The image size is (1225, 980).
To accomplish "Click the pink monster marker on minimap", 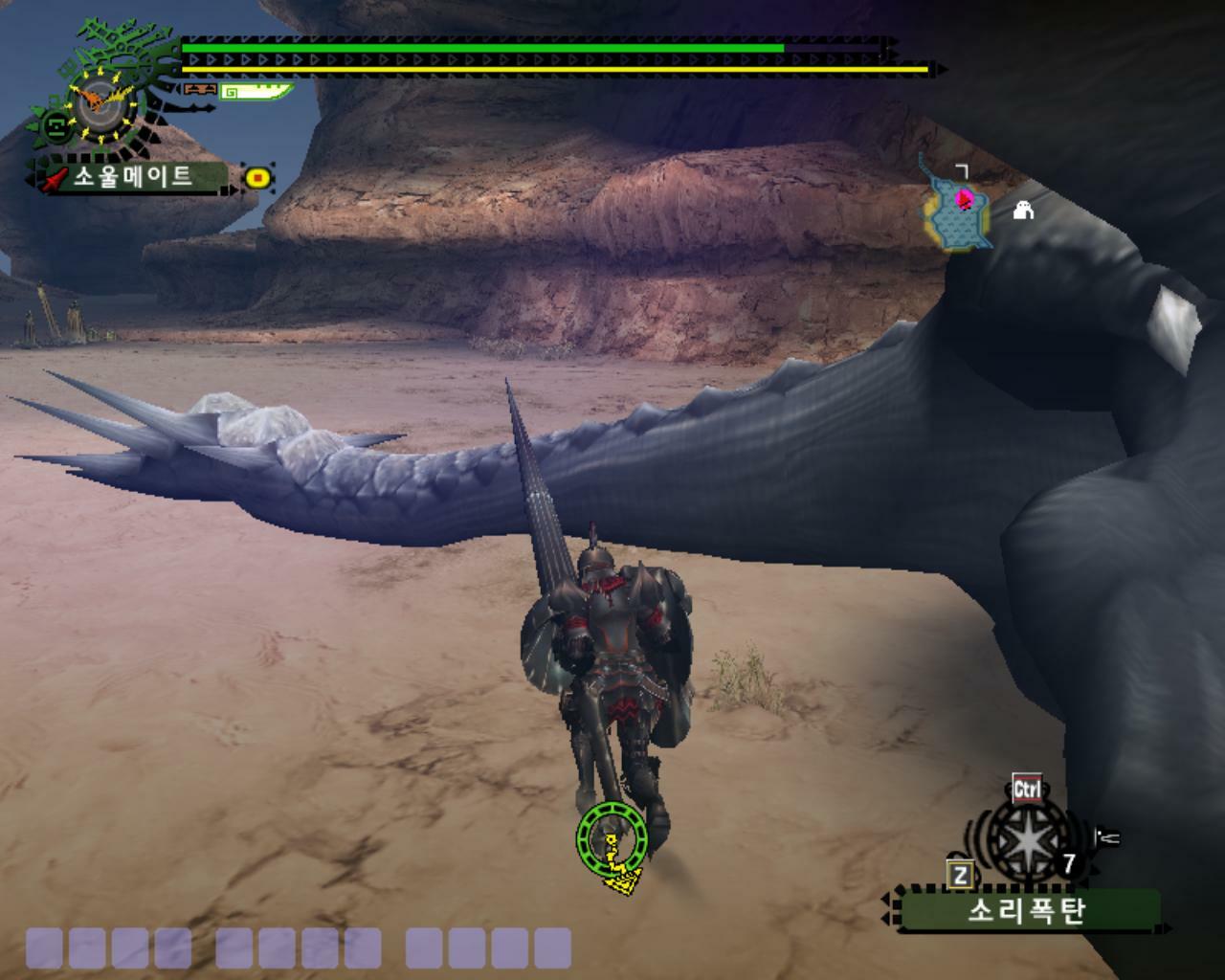I will (965, 198).
